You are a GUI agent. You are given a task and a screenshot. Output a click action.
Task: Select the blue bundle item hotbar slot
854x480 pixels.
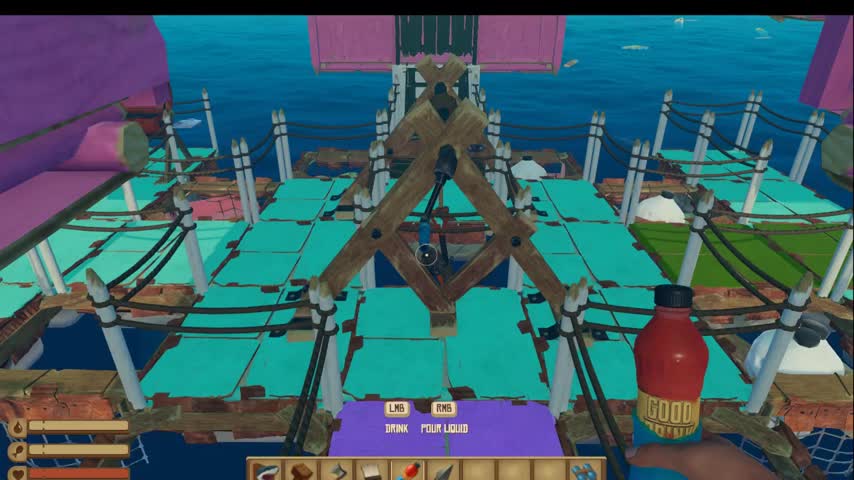(x=584, y=470)
